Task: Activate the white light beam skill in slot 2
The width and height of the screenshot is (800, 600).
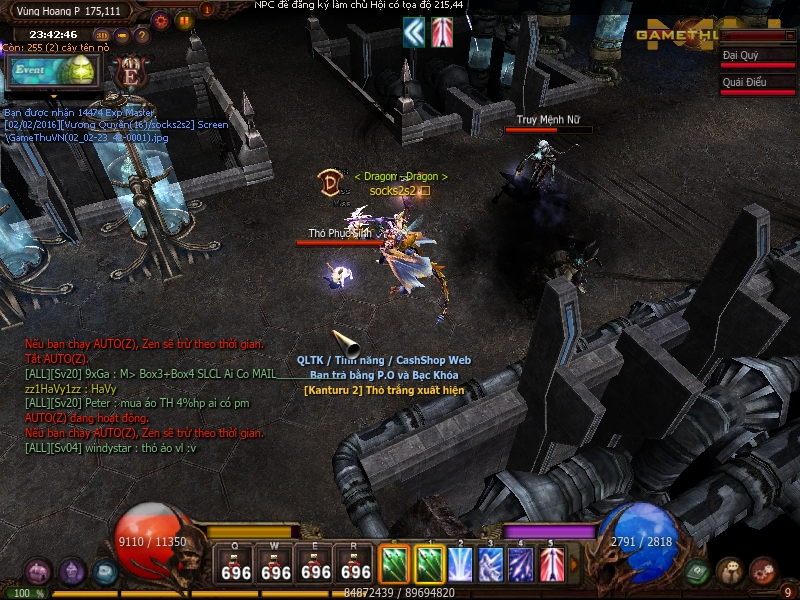Action: [460, 565]
